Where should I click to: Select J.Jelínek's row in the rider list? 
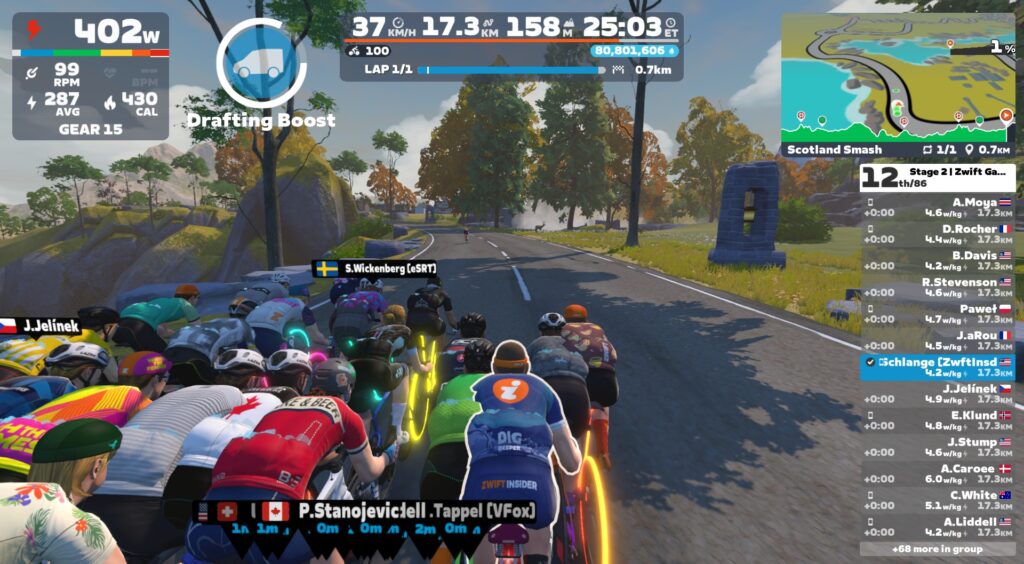click(x=938, y=394)
